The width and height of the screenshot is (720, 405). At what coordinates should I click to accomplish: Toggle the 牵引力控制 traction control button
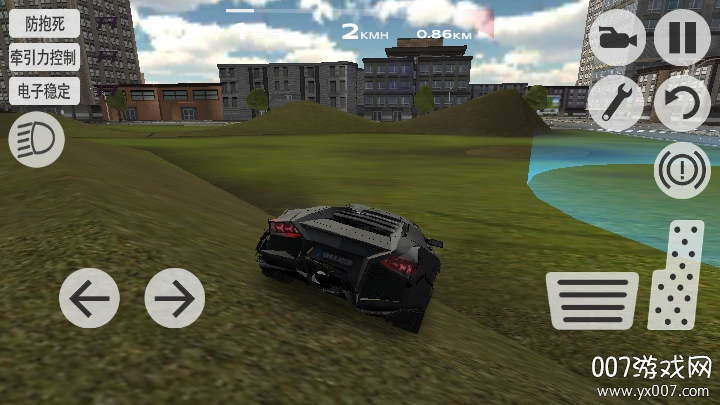(43, 56)
